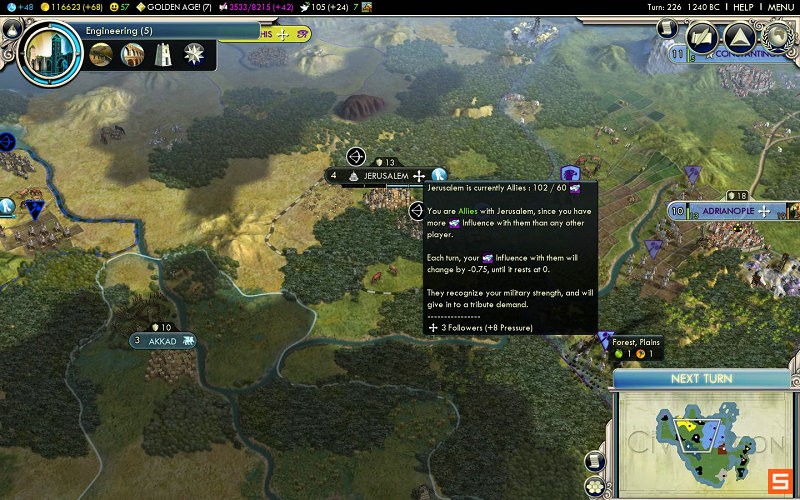Screen dimensions: 800x500
Task: Click the Next Turn button
Action: (x=701, y=379)
